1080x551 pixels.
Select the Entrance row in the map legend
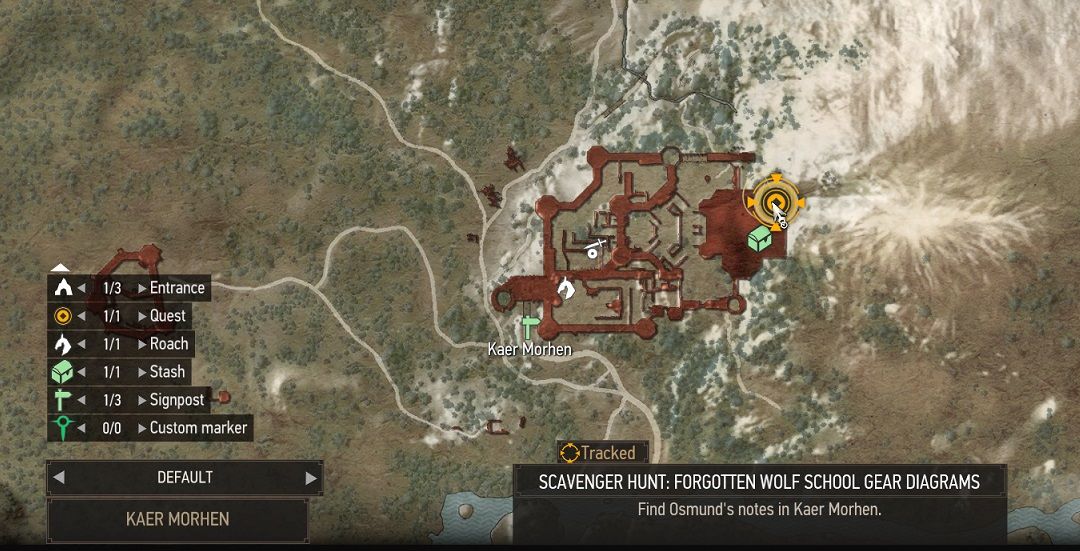(x=176, y=288)
